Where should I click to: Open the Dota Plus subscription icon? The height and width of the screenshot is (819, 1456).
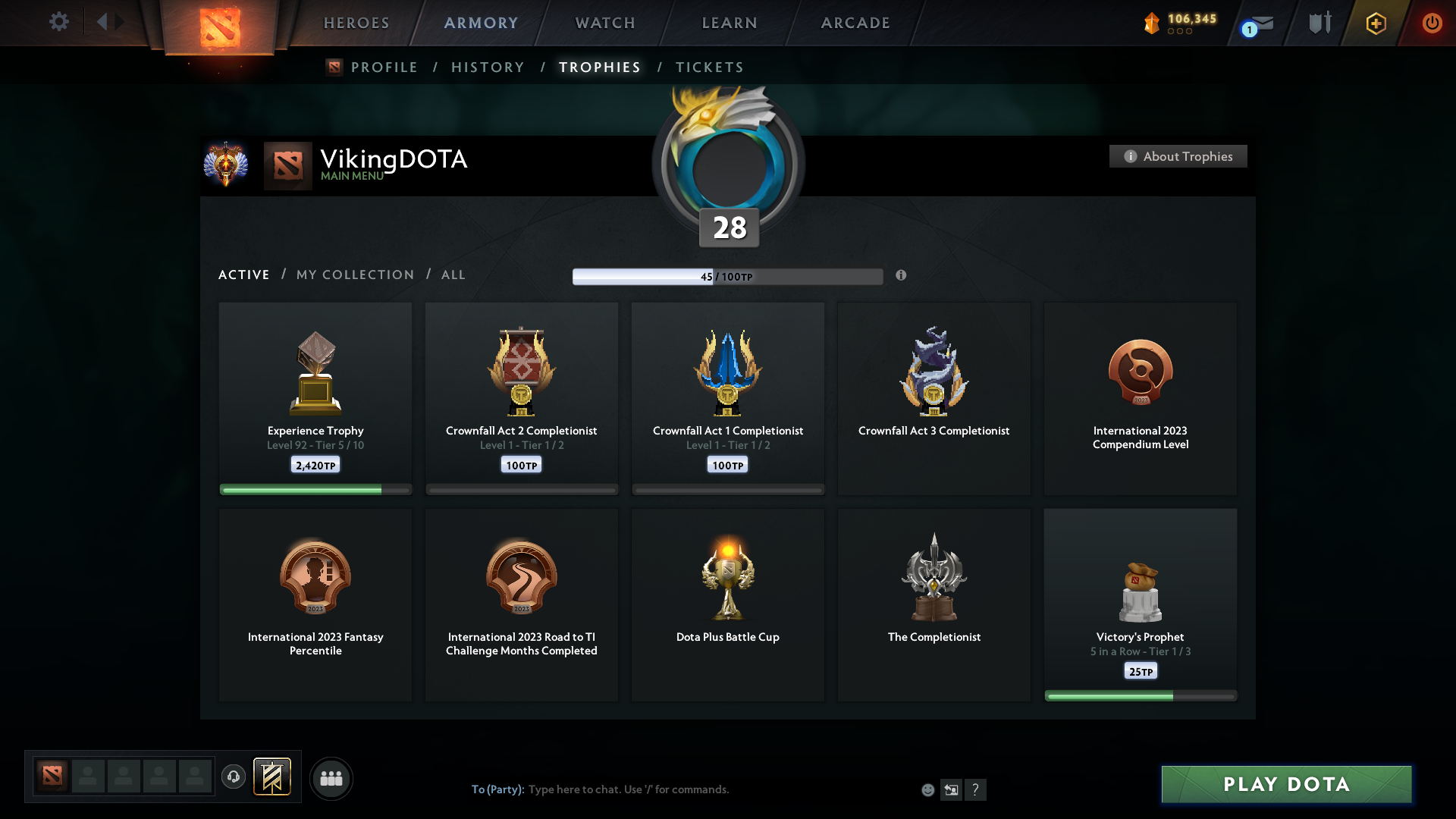(1375, 23)
